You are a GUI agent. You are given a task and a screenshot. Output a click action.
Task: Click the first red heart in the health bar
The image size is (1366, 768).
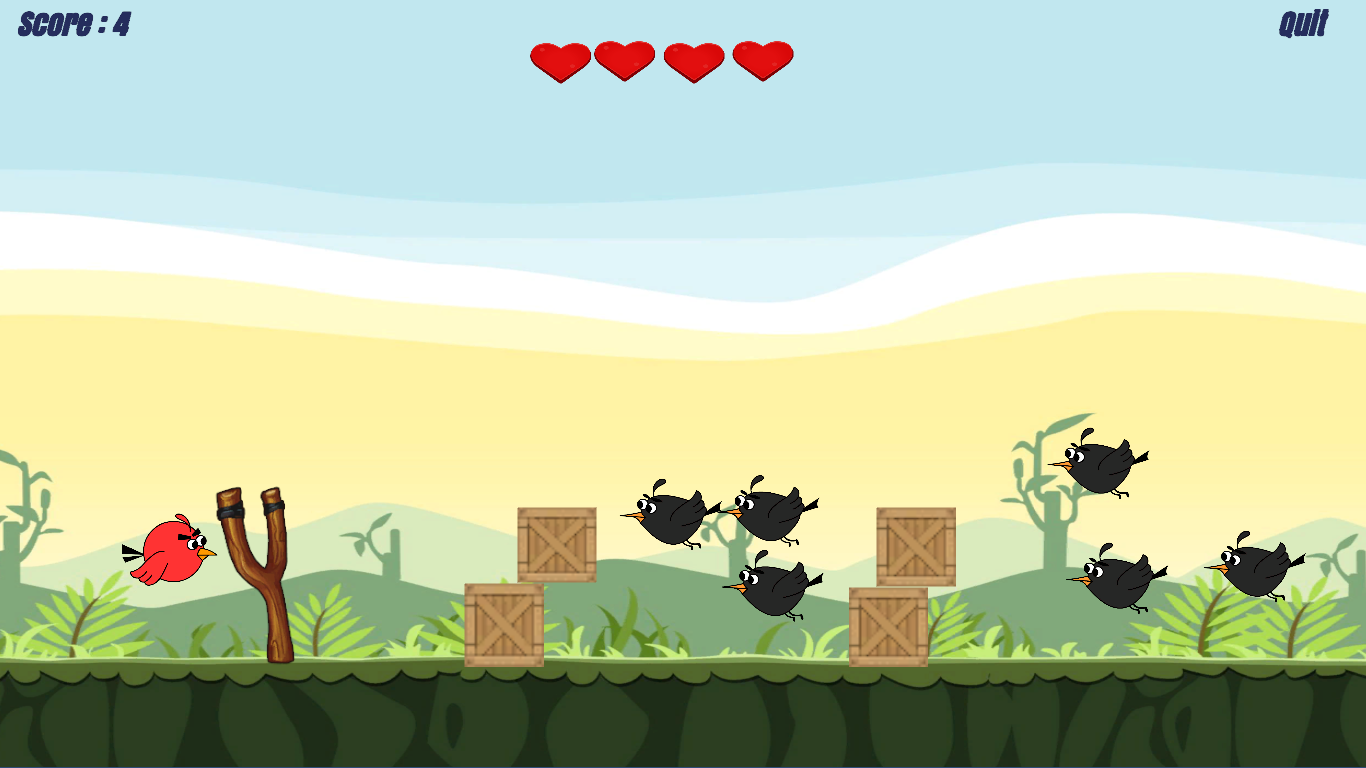click(558, 60)
